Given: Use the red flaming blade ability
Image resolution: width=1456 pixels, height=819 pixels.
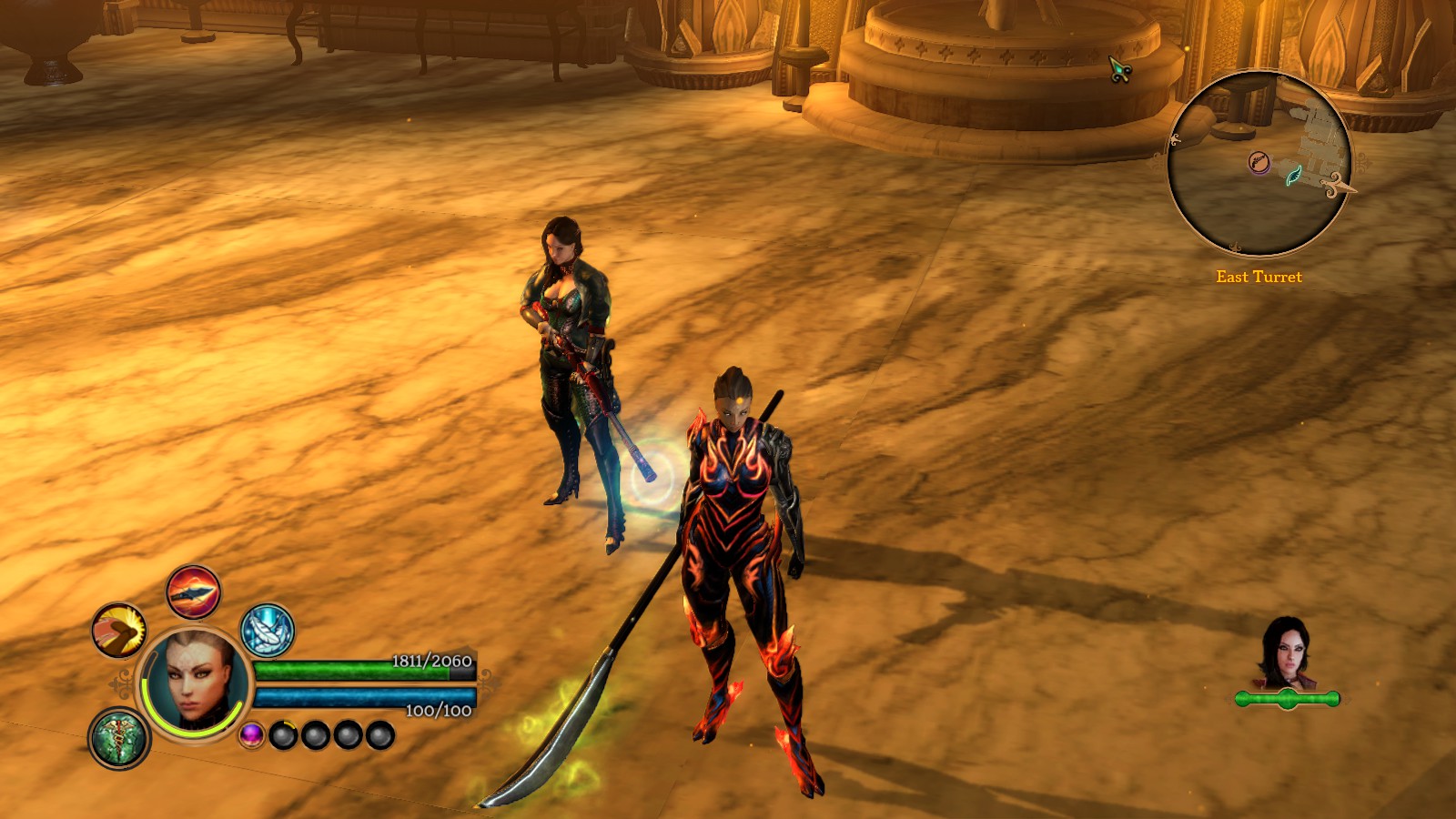Looking at the screenshot, I should [x=193, y=591].
